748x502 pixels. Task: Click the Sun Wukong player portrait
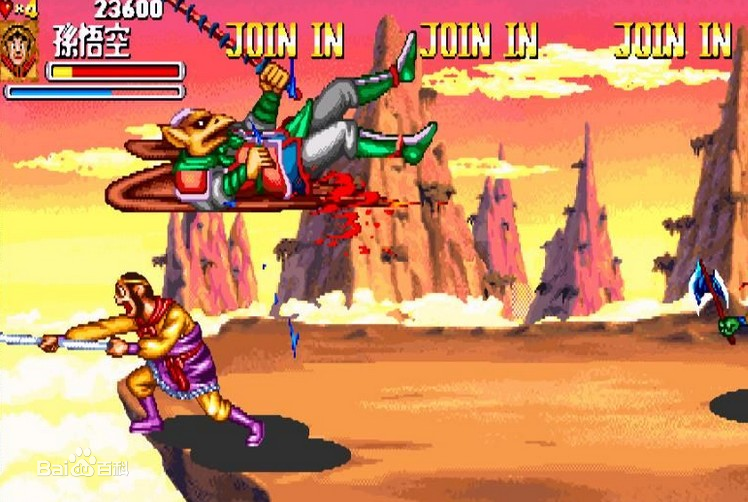coord(19,50)
